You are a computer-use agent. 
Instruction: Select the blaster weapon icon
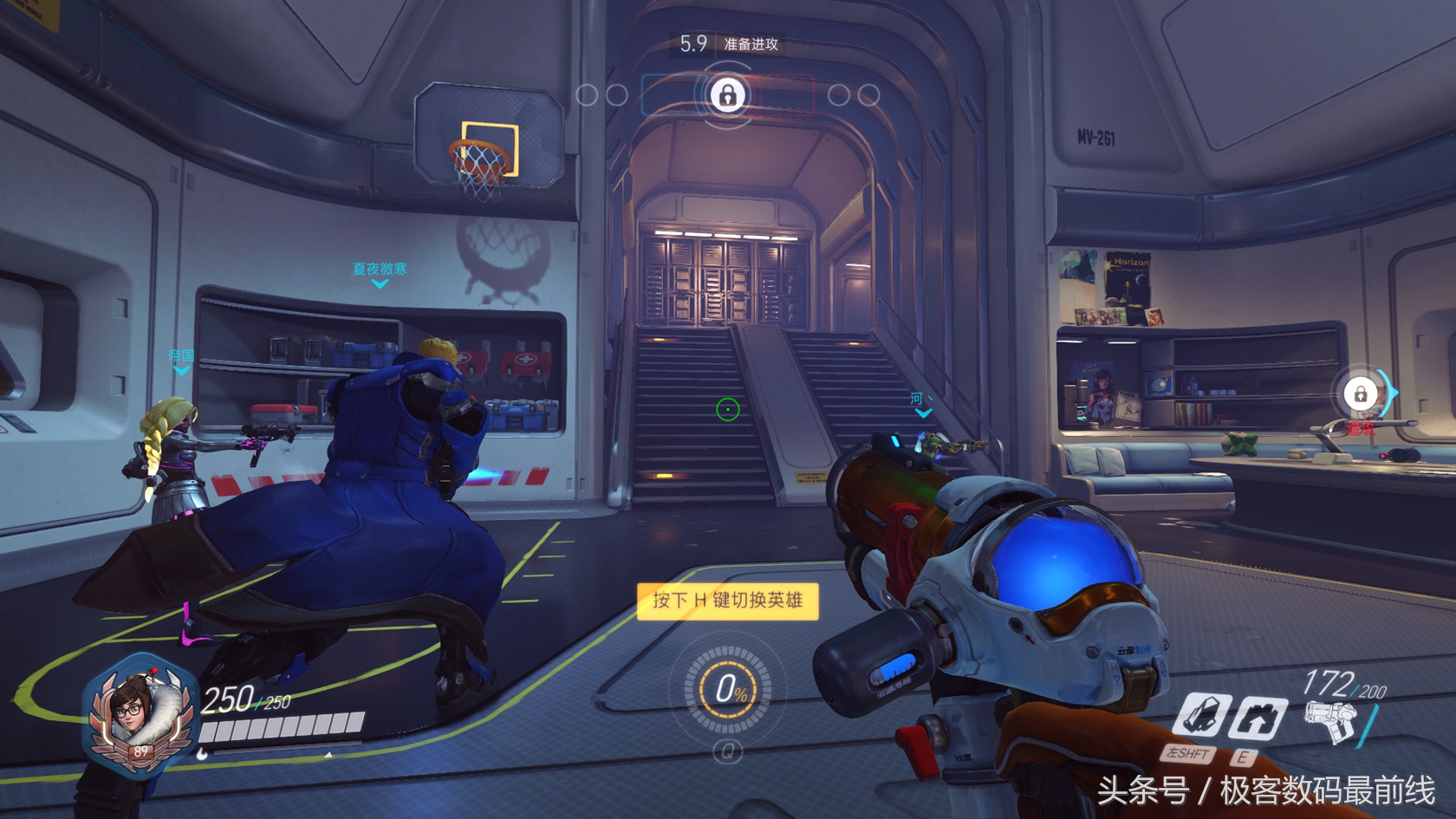point(1331,721)
